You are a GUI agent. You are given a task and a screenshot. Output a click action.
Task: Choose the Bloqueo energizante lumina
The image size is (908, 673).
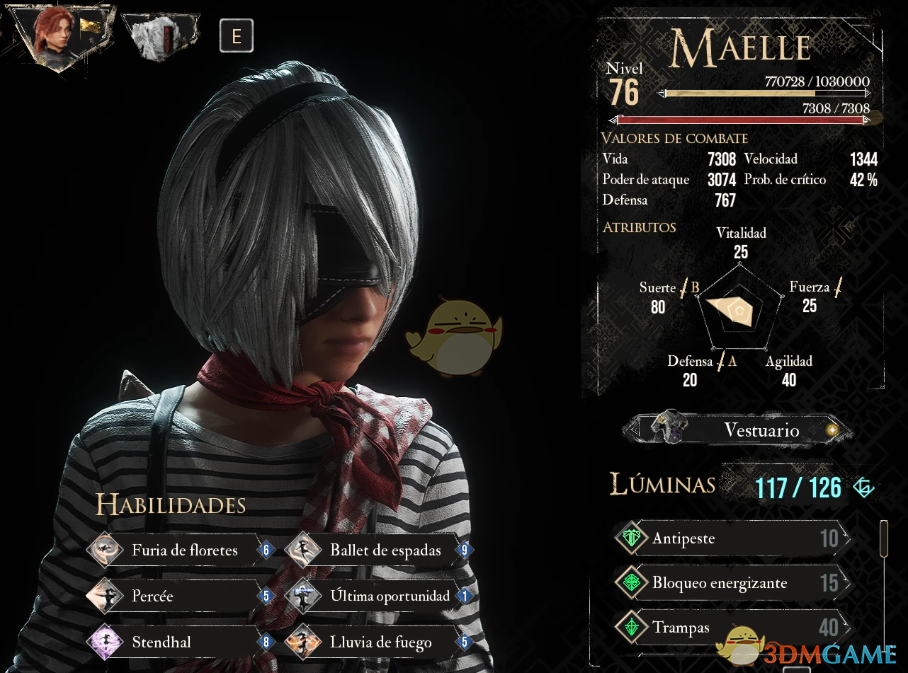pos(730,583)
